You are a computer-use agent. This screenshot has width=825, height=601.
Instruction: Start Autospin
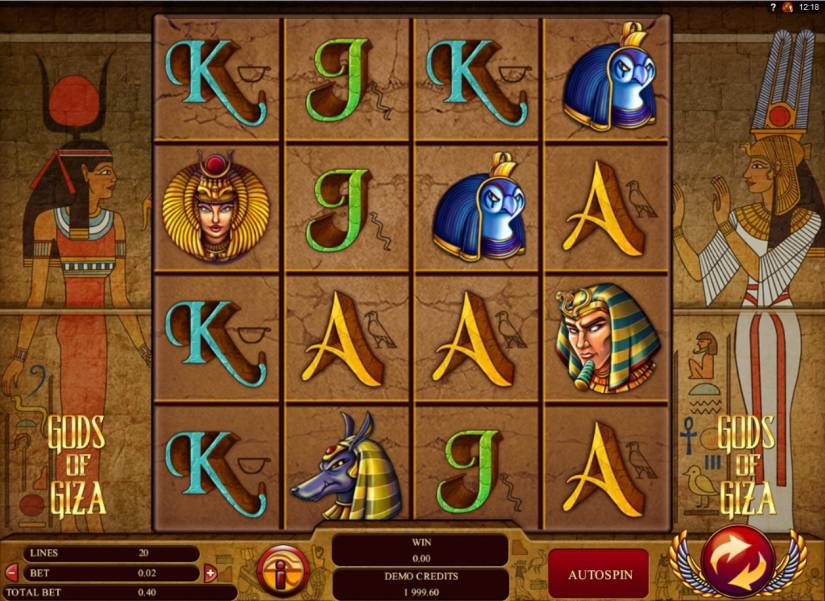(x=597, y=575)
